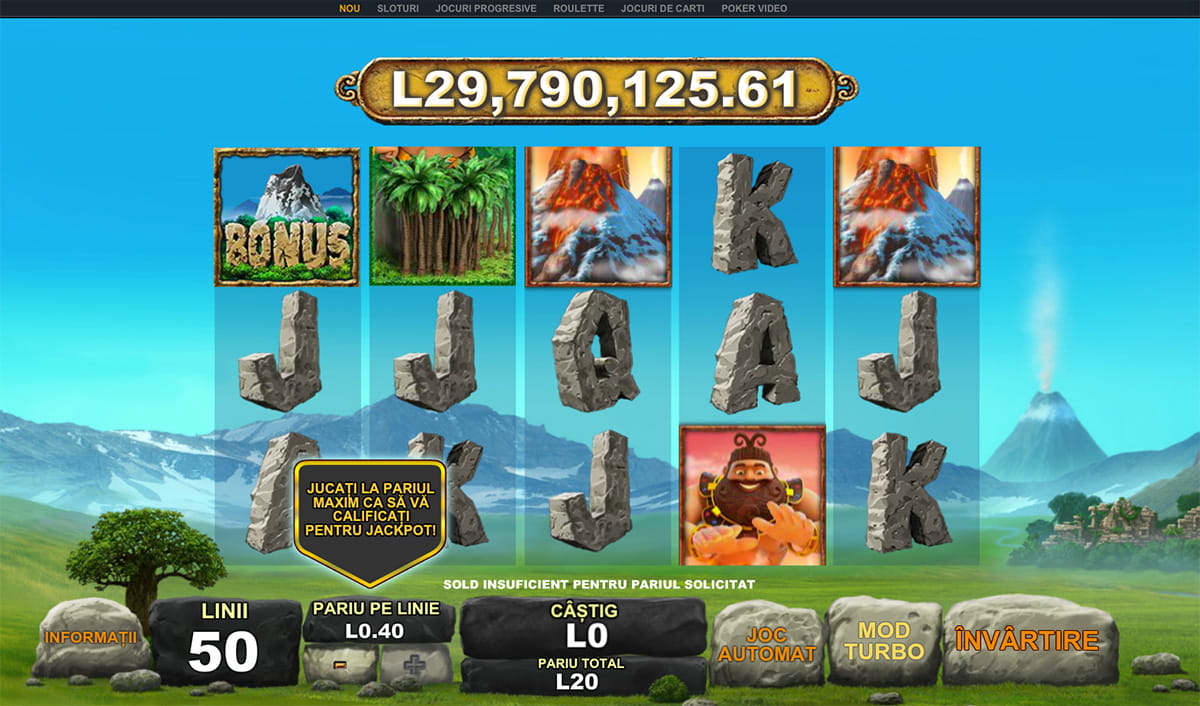Change the Linii 50 paylines count
This screenshot has height=706, width=1200.
(224, 641)
